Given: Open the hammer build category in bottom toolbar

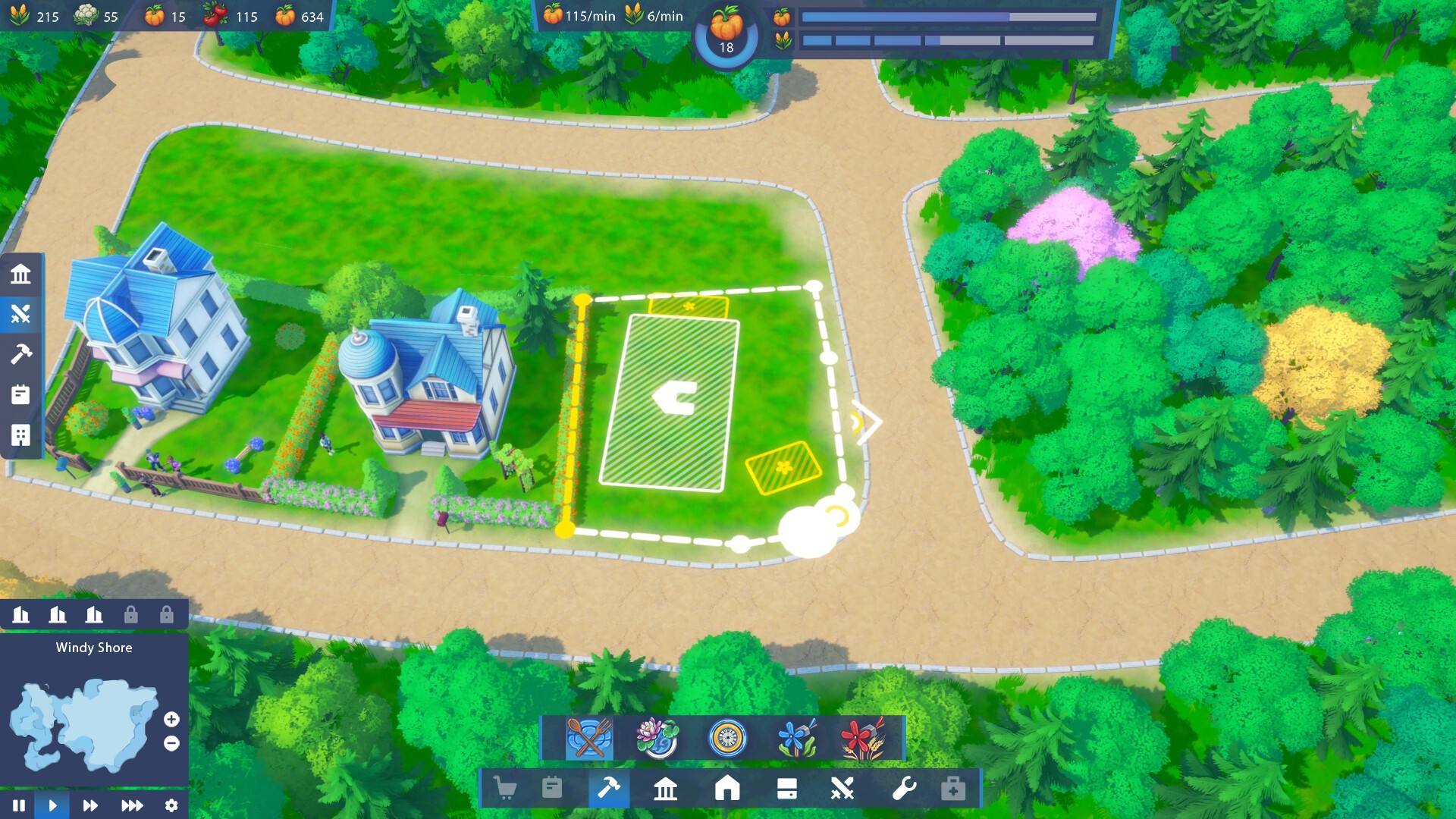Looking at the screenshot, I should 609,789.
